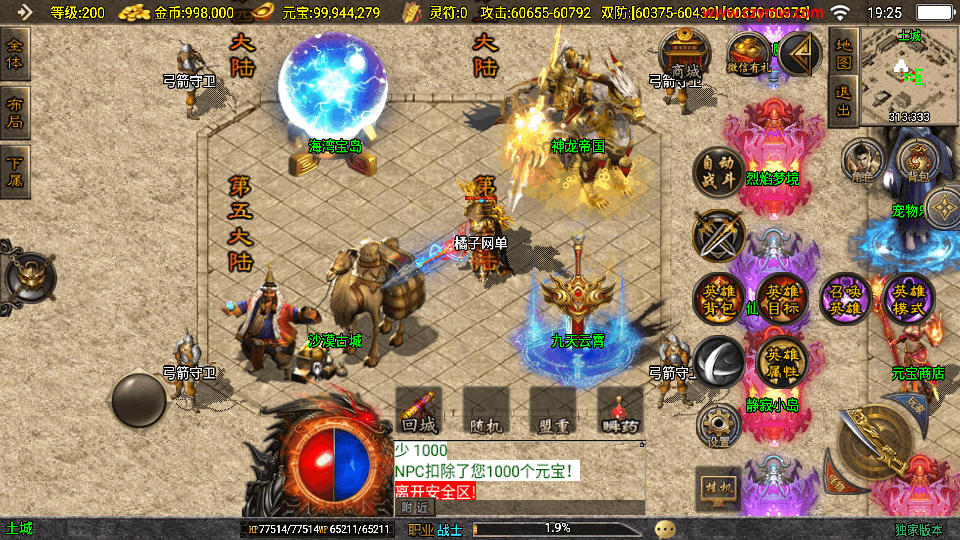Click the 挂机 idle mode button
960x540 pixels.
(x=717, y=486)
